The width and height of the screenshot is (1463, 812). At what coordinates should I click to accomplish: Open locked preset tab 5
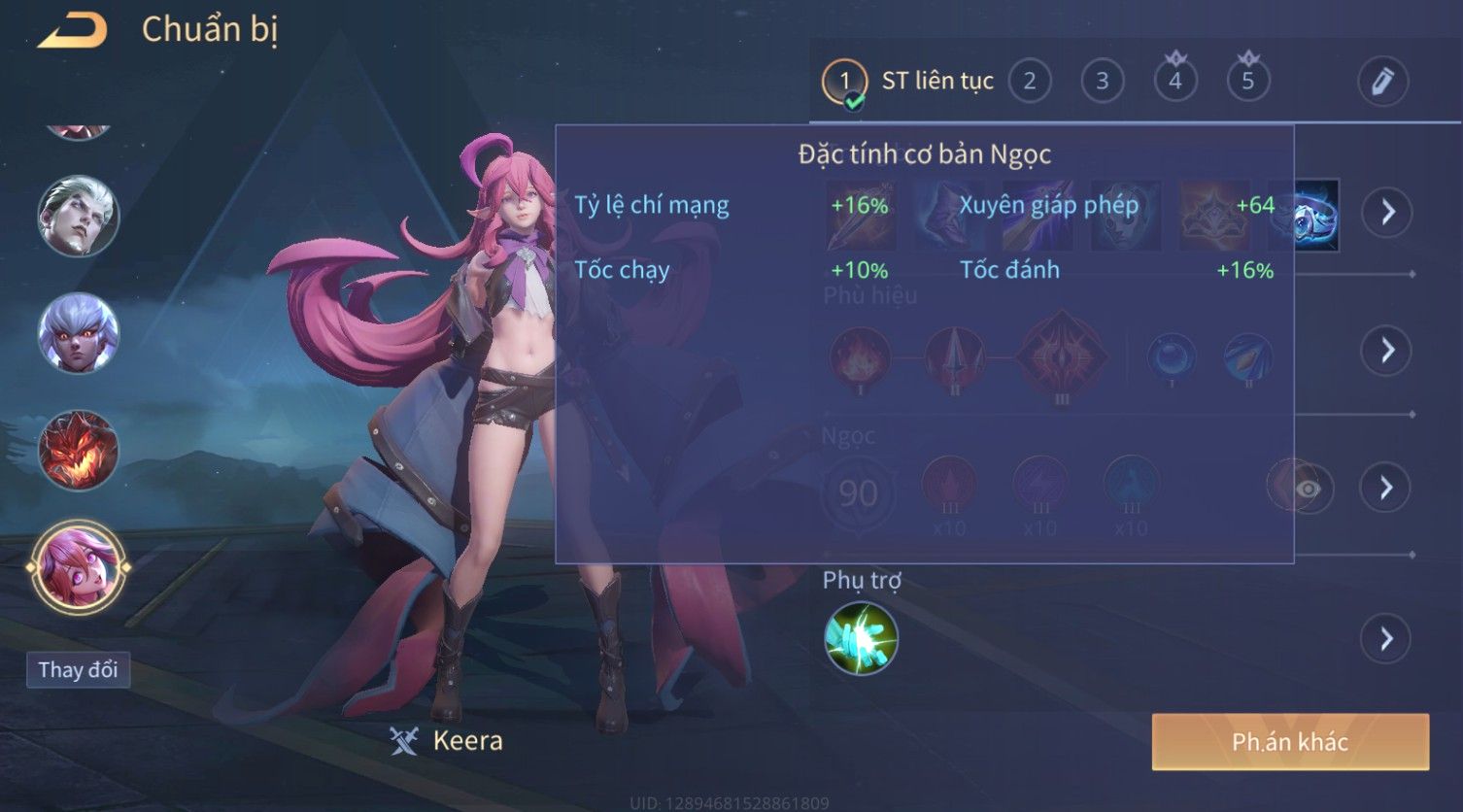click(1247, 82)
